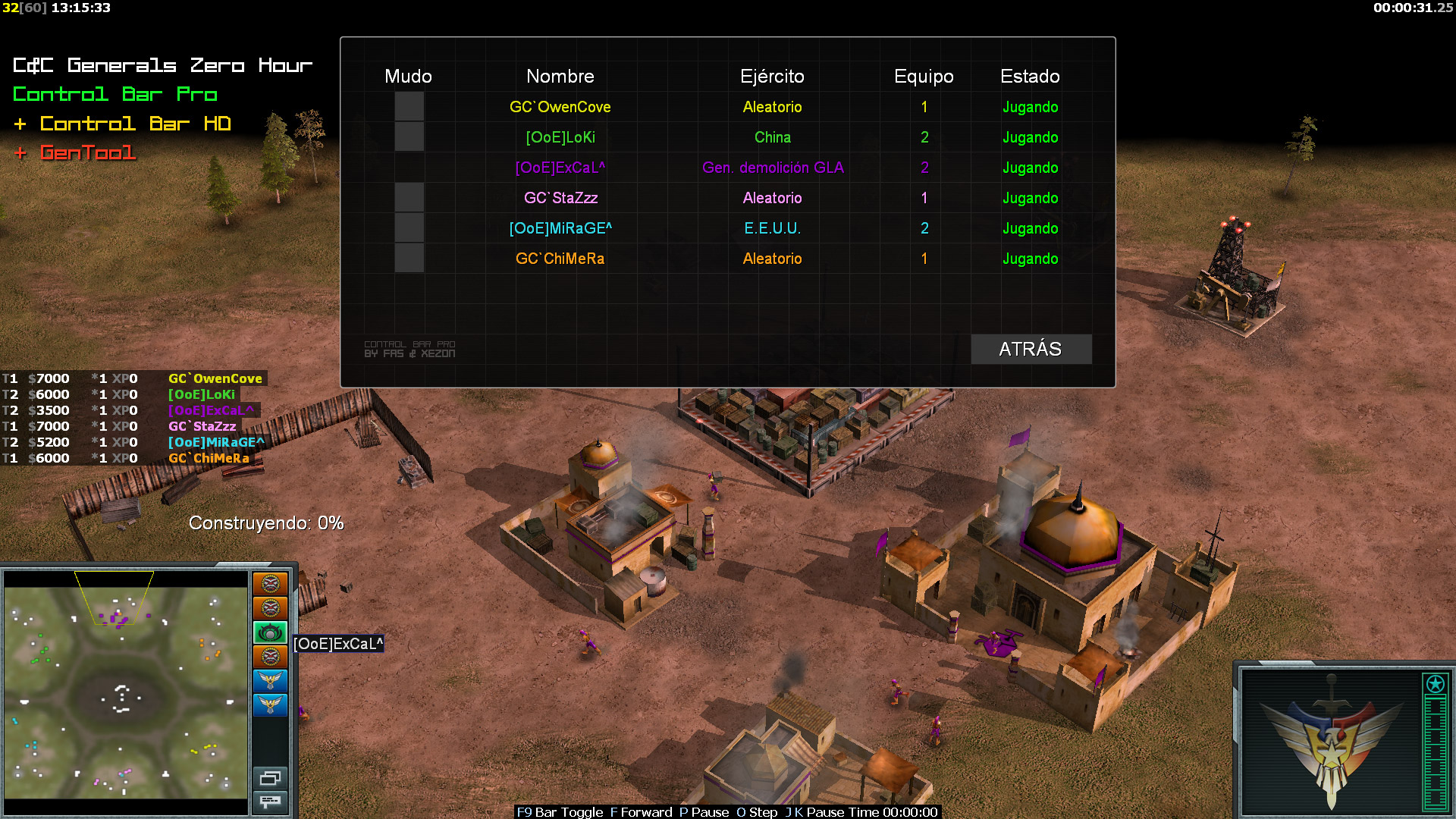This screenshot has width=1456, height=819.
Task: Click the star button on command panel
Action: (1435, 684)
